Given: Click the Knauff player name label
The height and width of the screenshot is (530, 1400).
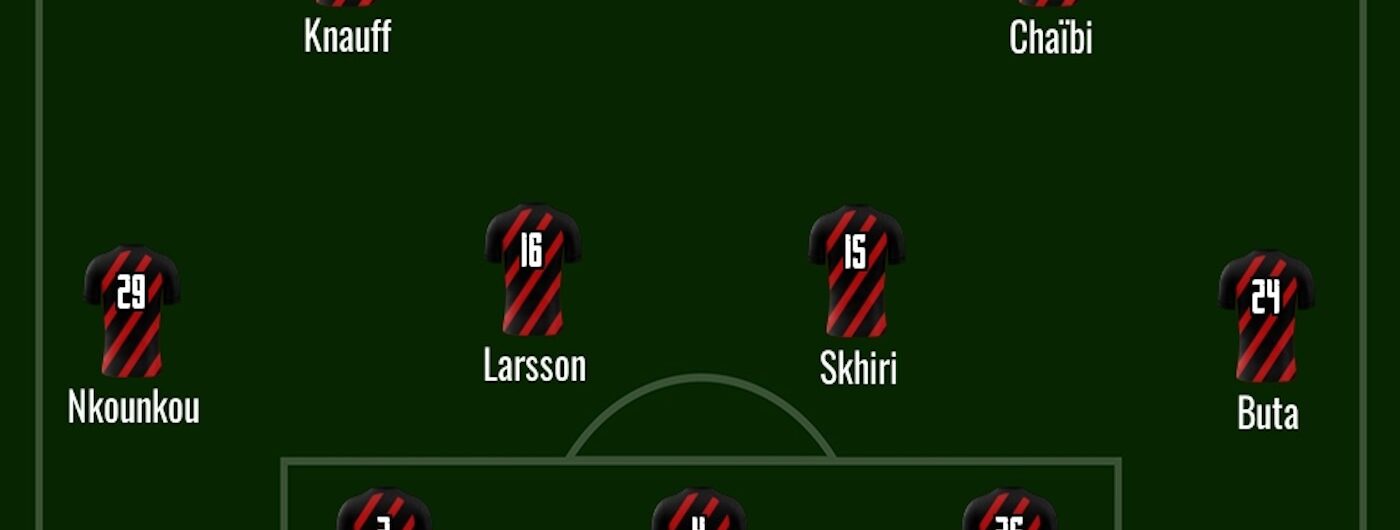Looking at the screenshot, I should coord(347,38).
